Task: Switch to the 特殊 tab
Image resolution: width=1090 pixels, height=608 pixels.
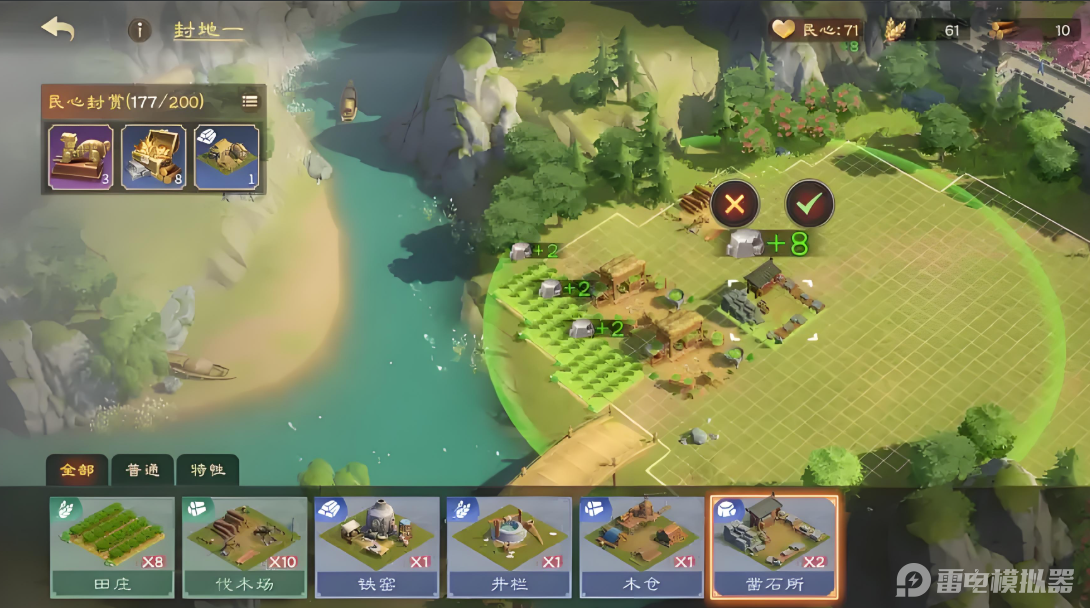Action: coord(206,470)
